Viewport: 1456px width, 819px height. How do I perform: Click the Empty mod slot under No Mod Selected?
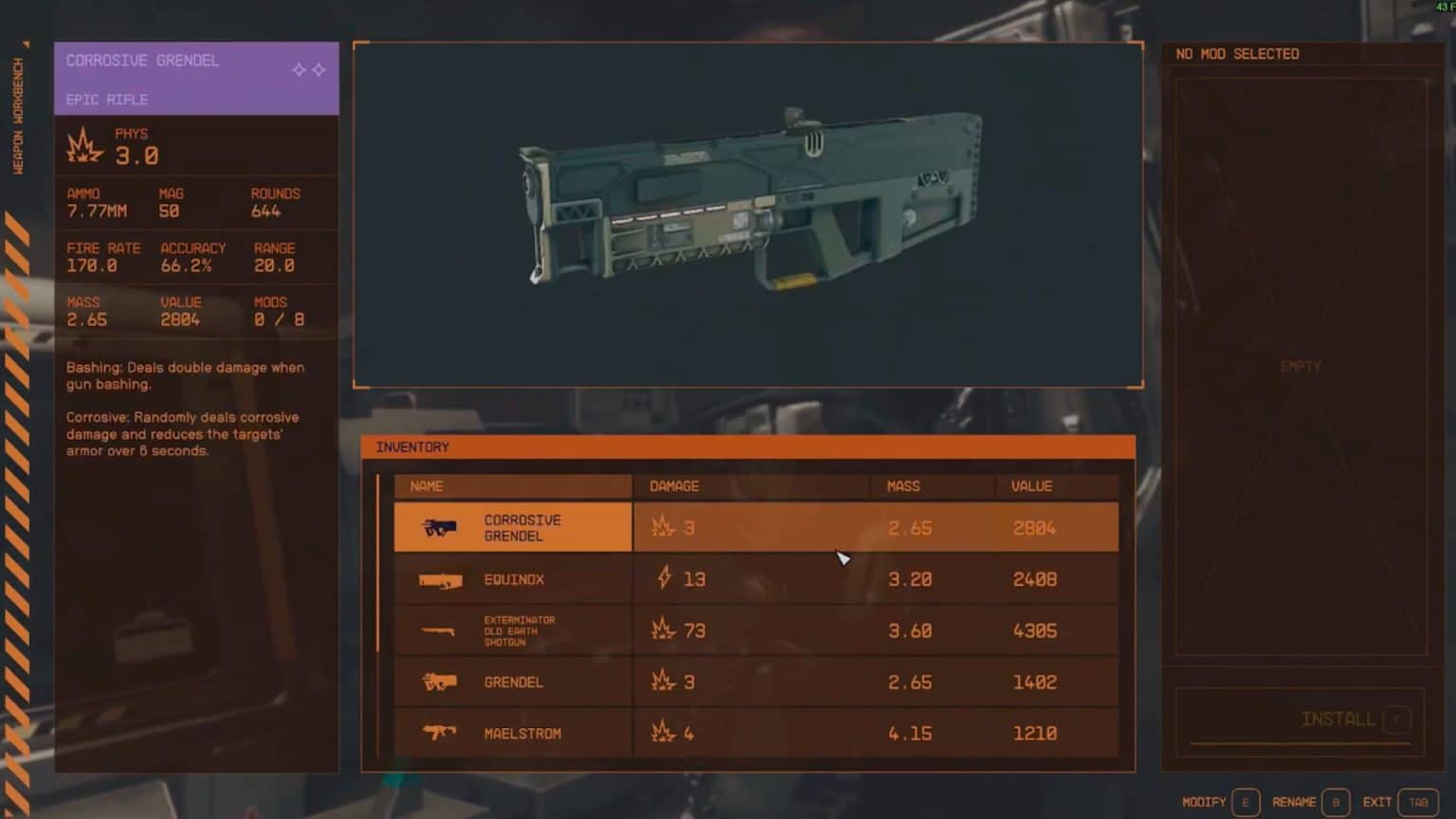click(1300, 365)
